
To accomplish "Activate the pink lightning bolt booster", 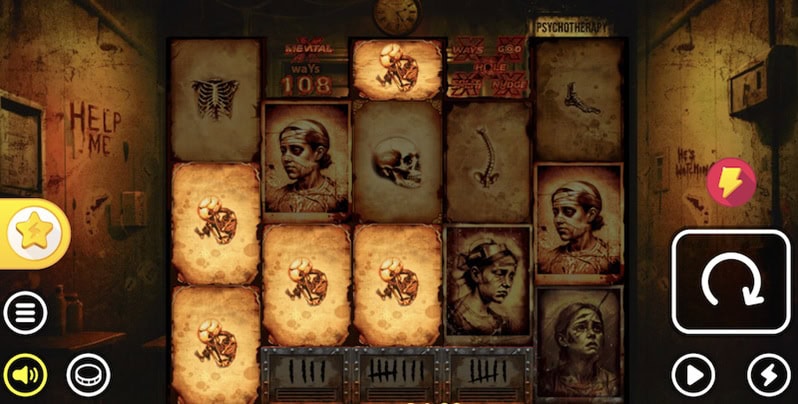I will (731, 182).
